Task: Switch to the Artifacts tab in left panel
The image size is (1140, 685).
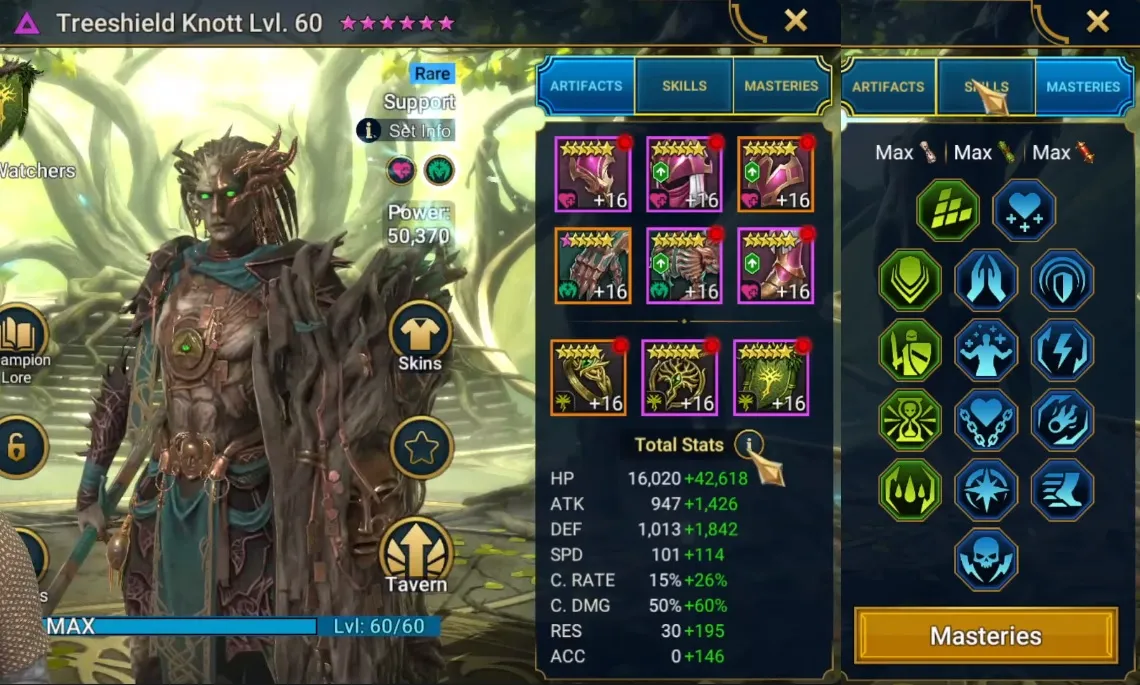Action: point(586,86)
